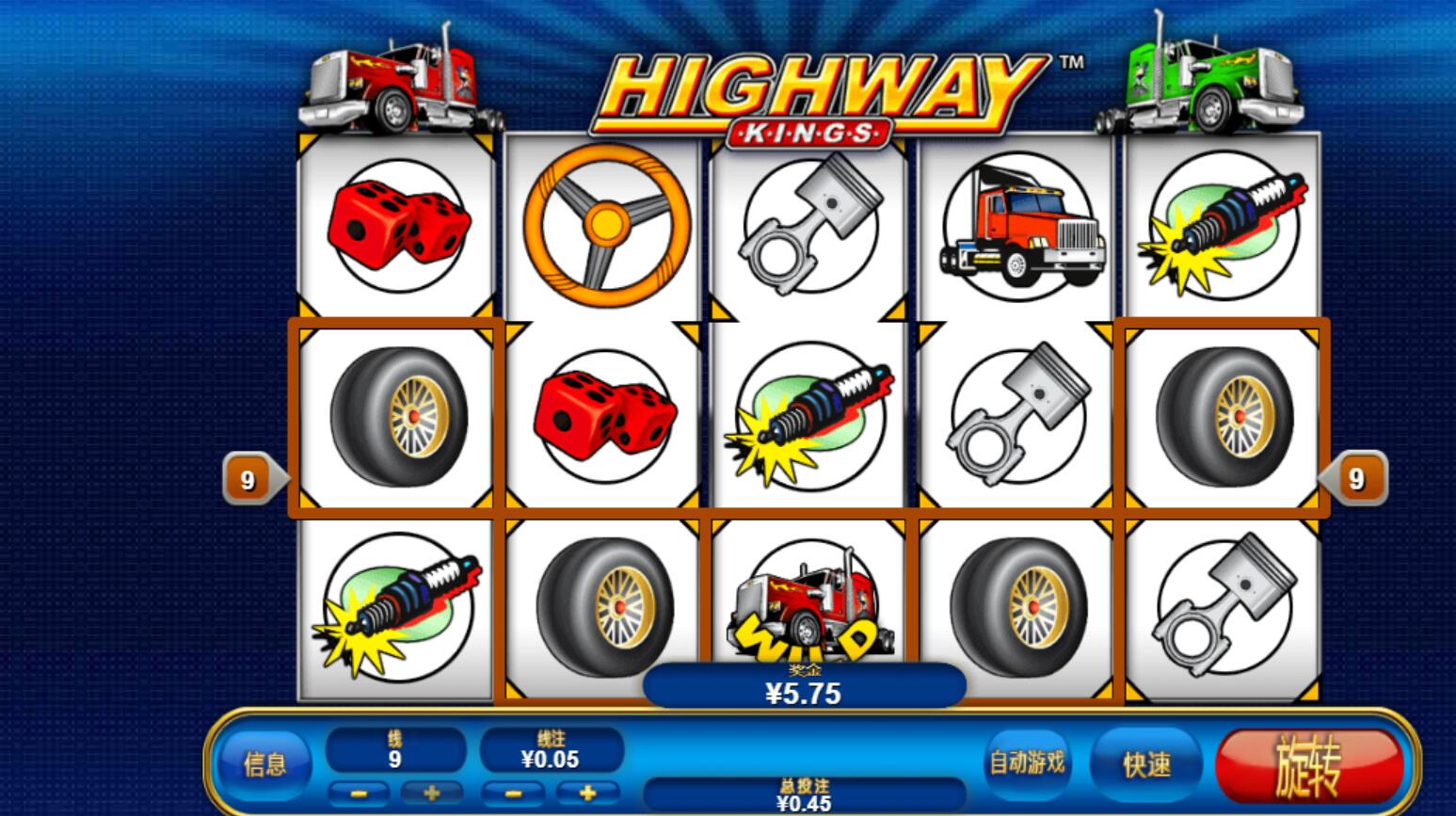Increase the number of lines (线)

pyautogui.click(x=432, y=793)
